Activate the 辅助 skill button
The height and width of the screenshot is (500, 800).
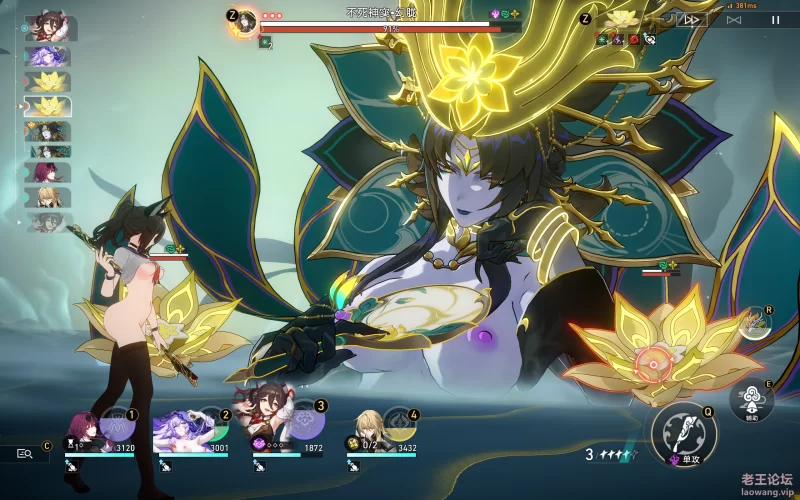pyautogui.click(x=751, y=400)
